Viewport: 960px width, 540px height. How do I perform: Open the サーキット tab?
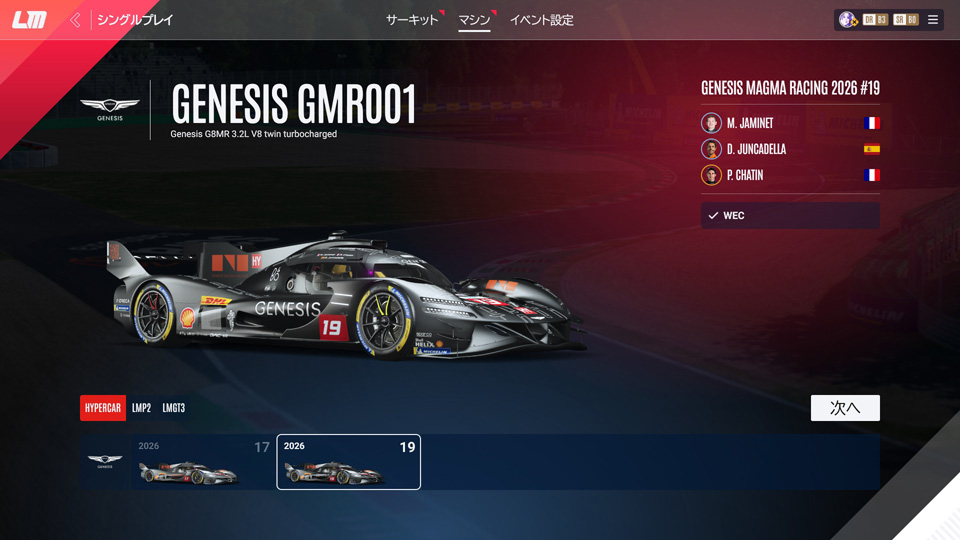tap(412, 20)
